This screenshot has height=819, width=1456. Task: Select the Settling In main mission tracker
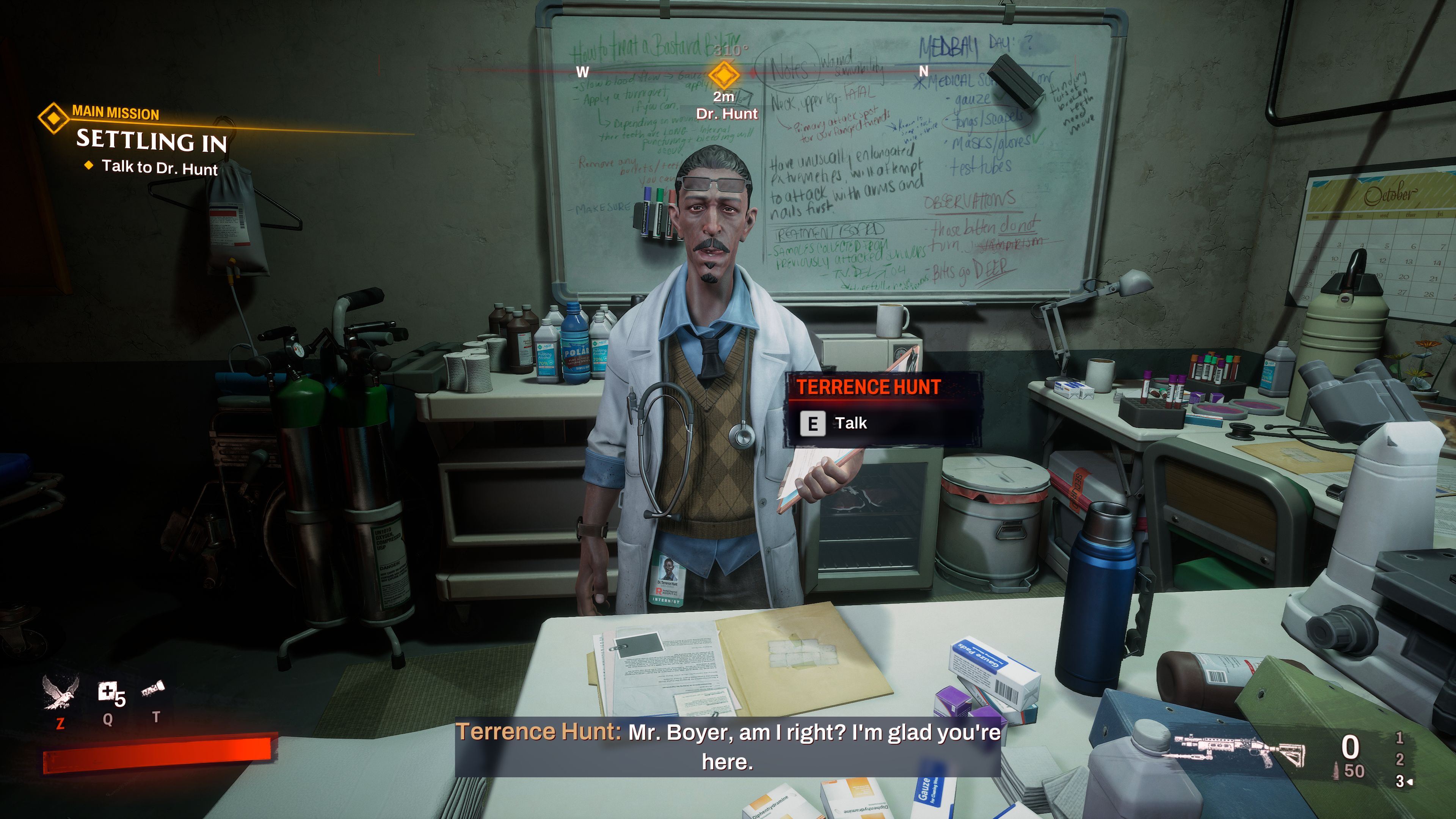tap(152, 140)
